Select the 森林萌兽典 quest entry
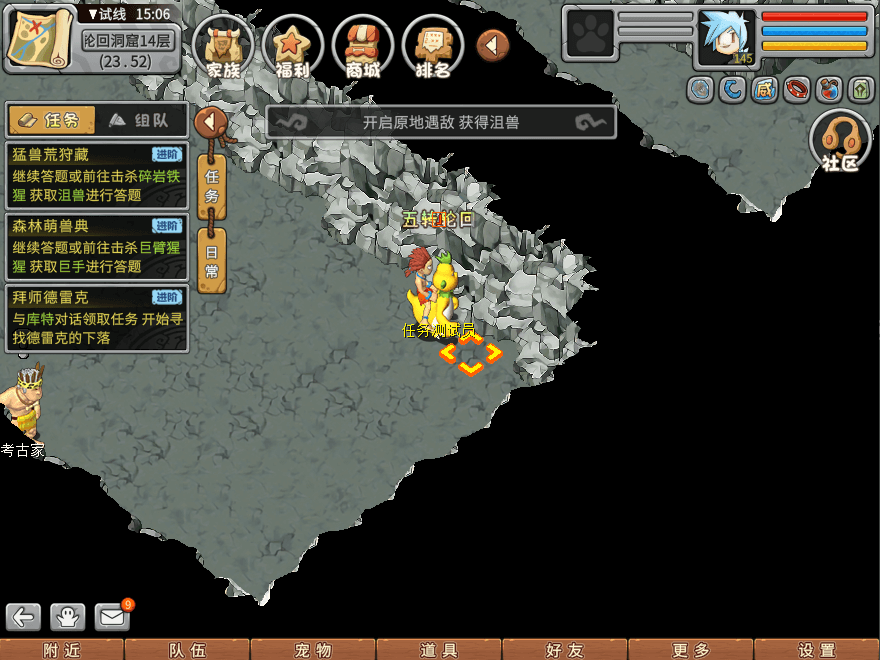 (96, 247)
